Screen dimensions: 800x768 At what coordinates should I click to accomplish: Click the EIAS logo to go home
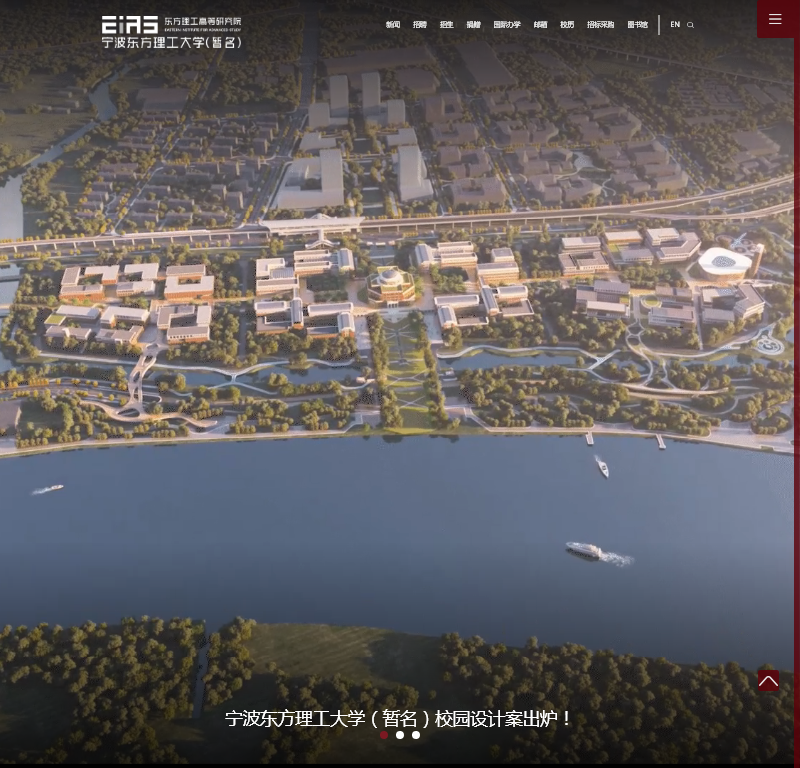tap(171, 32)
